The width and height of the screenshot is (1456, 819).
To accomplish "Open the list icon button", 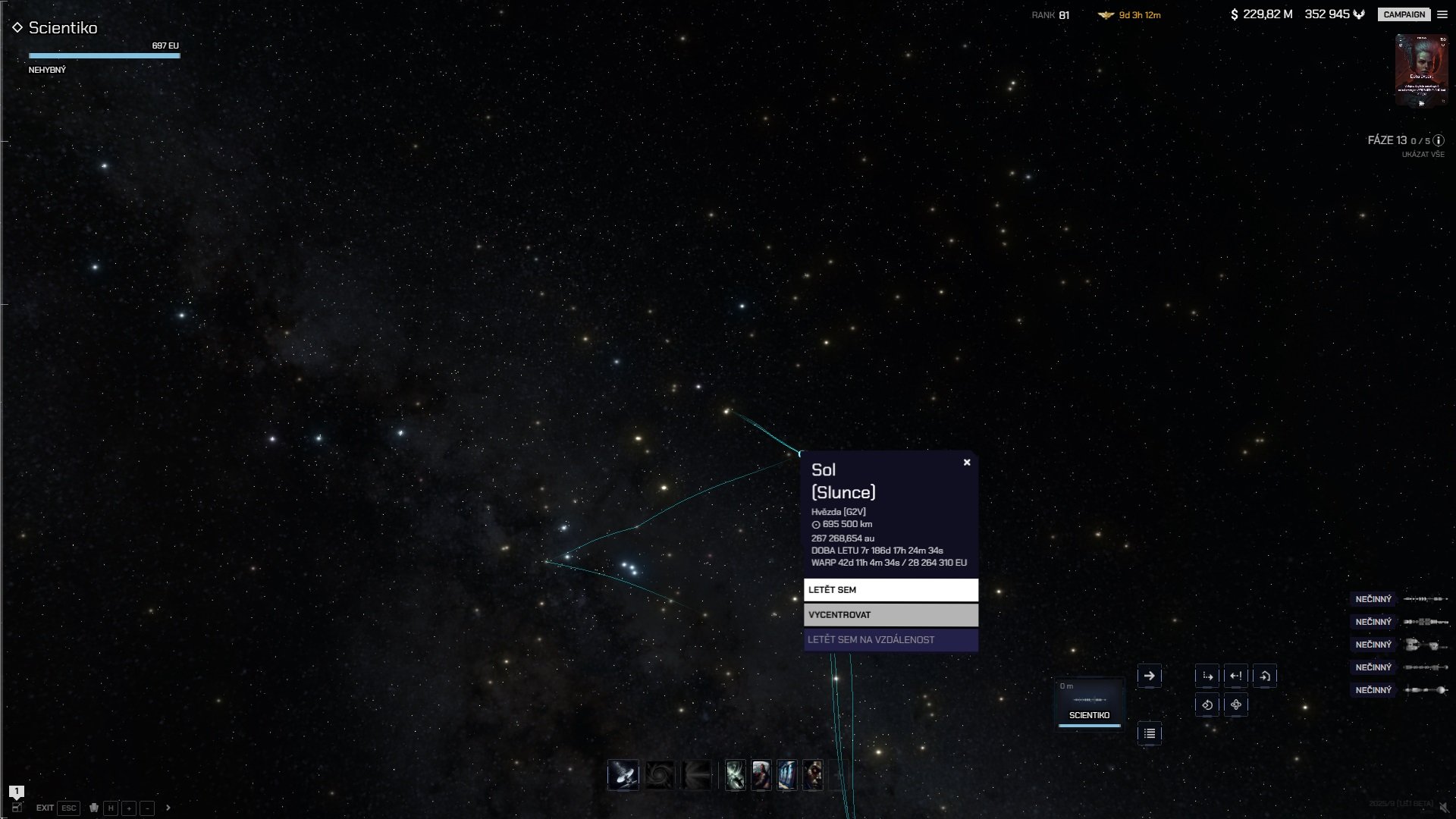I will [1150, 733].
